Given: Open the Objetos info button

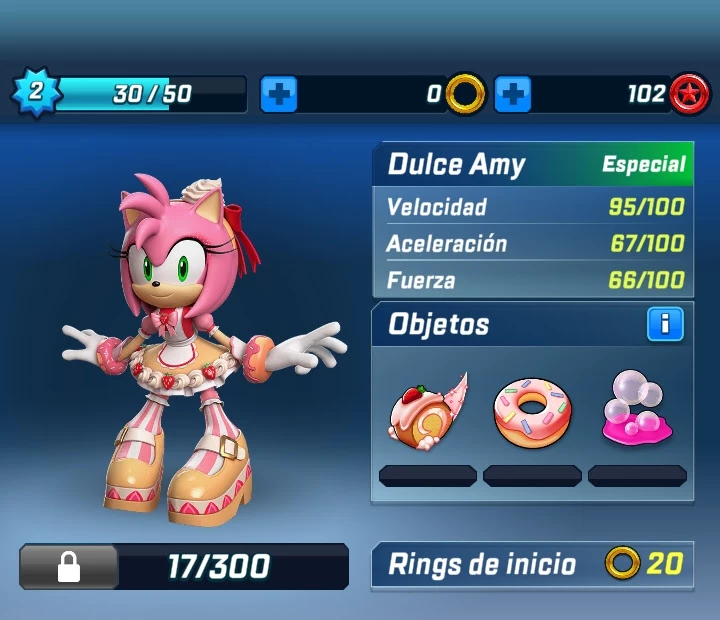Looking at the screenshot, I should click(665, 324).
